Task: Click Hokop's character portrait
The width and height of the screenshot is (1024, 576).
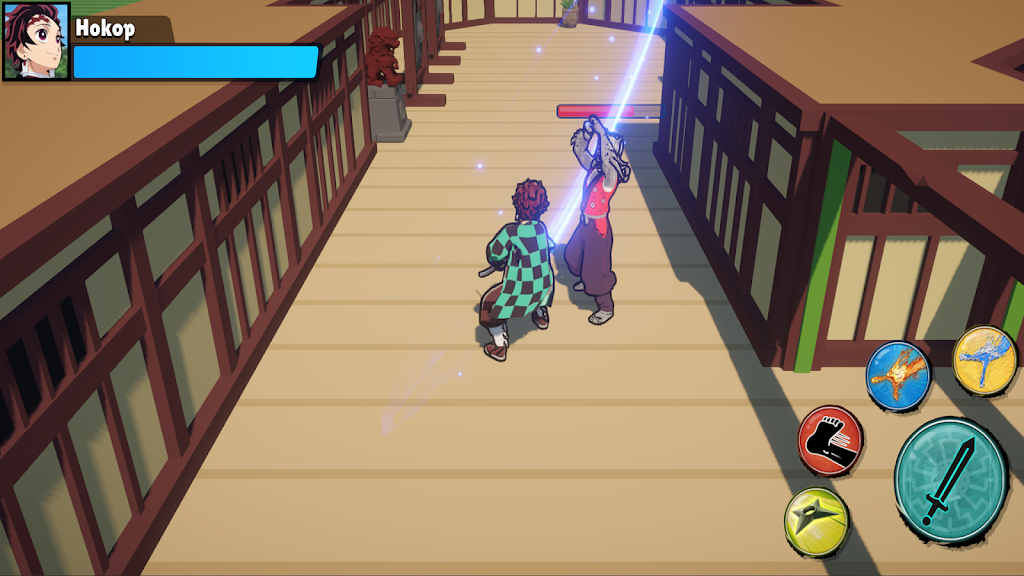Action: 36,41
